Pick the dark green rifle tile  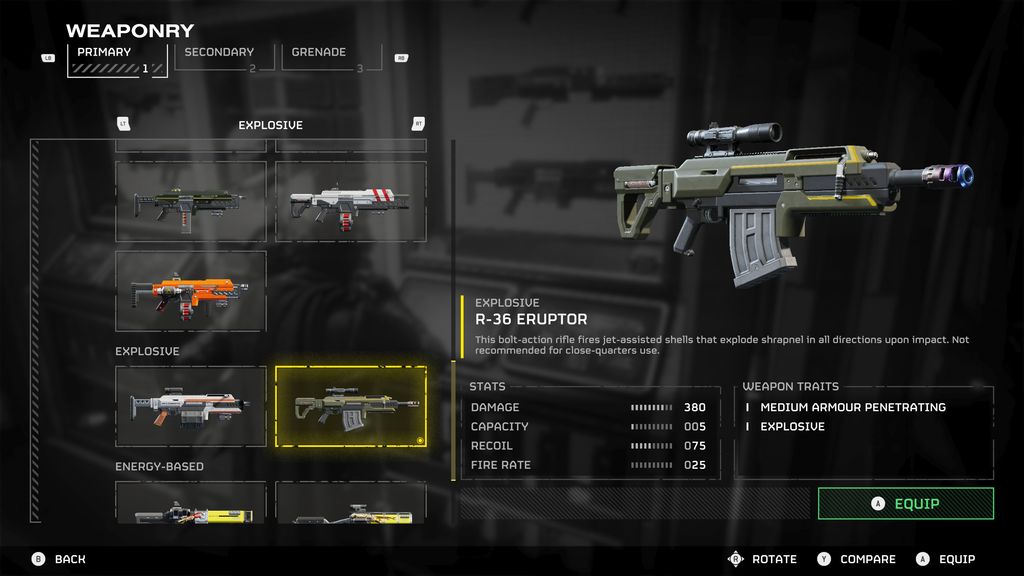coord(191,202)
